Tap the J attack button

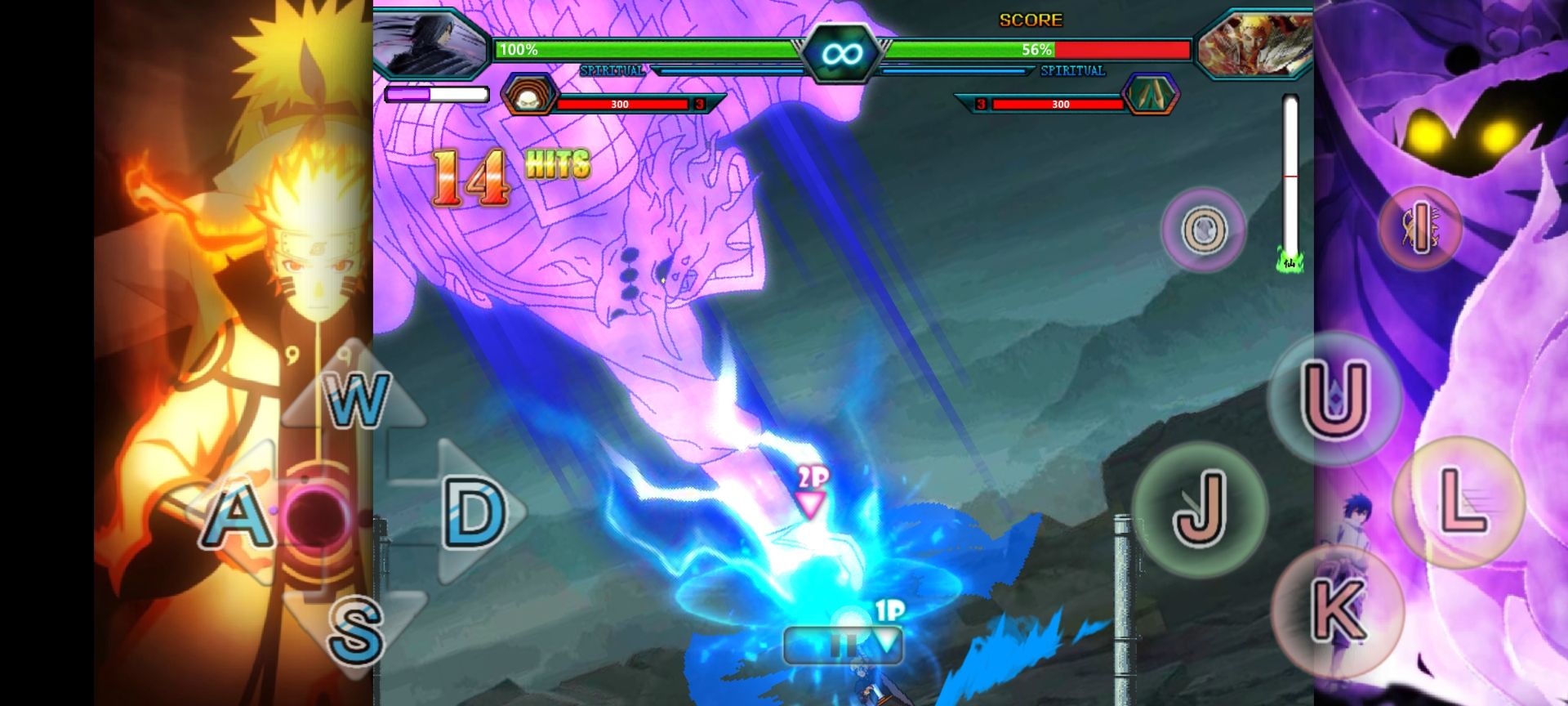coord(1199,508)
